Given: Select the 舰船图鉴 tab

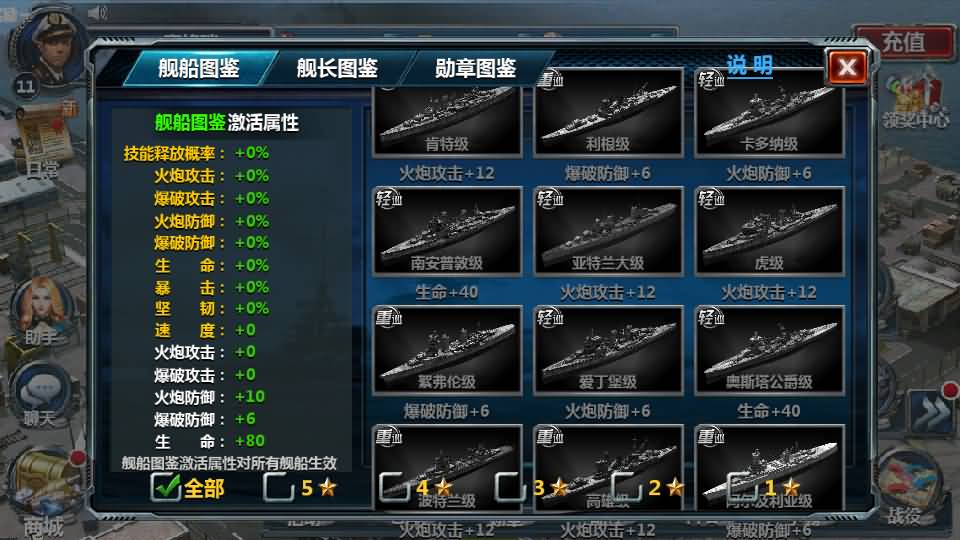Looking at the screenshot, I should pos(199,69).
